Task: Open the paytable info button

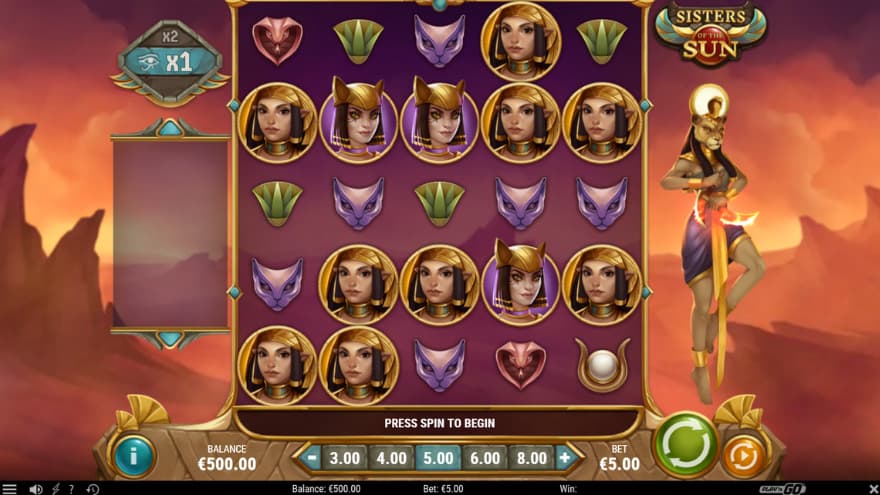Action: coord(133,456)
